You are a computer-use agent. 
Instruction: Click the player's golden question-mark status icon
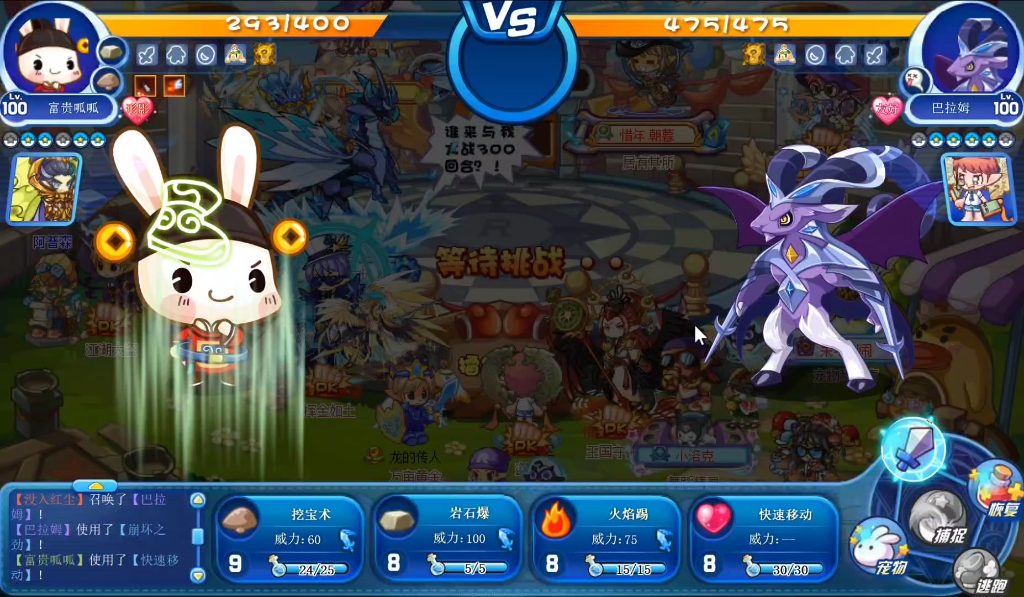coord(263,54)
